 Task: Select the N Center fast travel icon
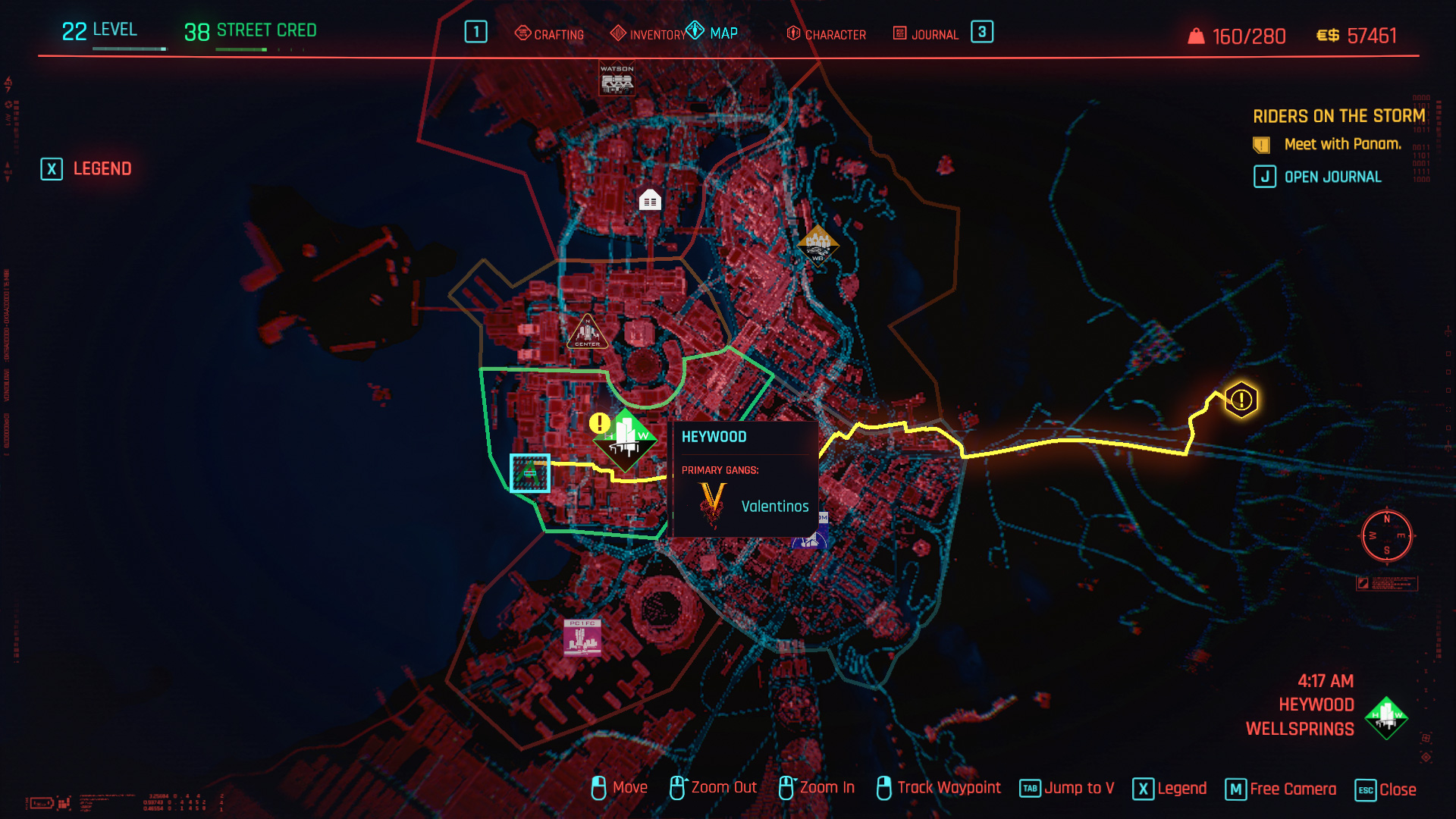pyautogui.click(x=588, y=332)
